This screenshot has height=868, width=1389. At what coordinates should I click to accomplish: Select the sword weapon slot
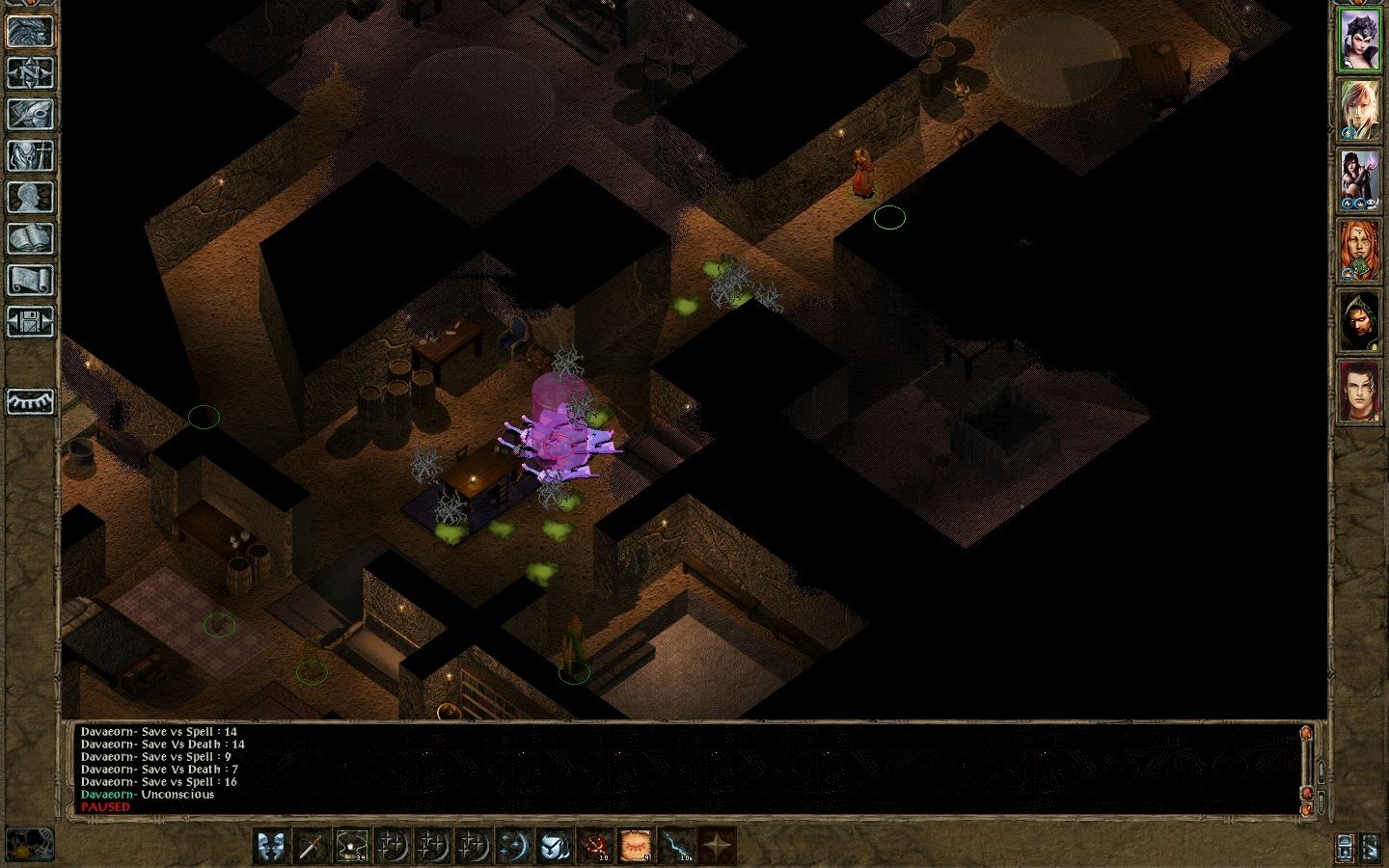pos(311,846)
